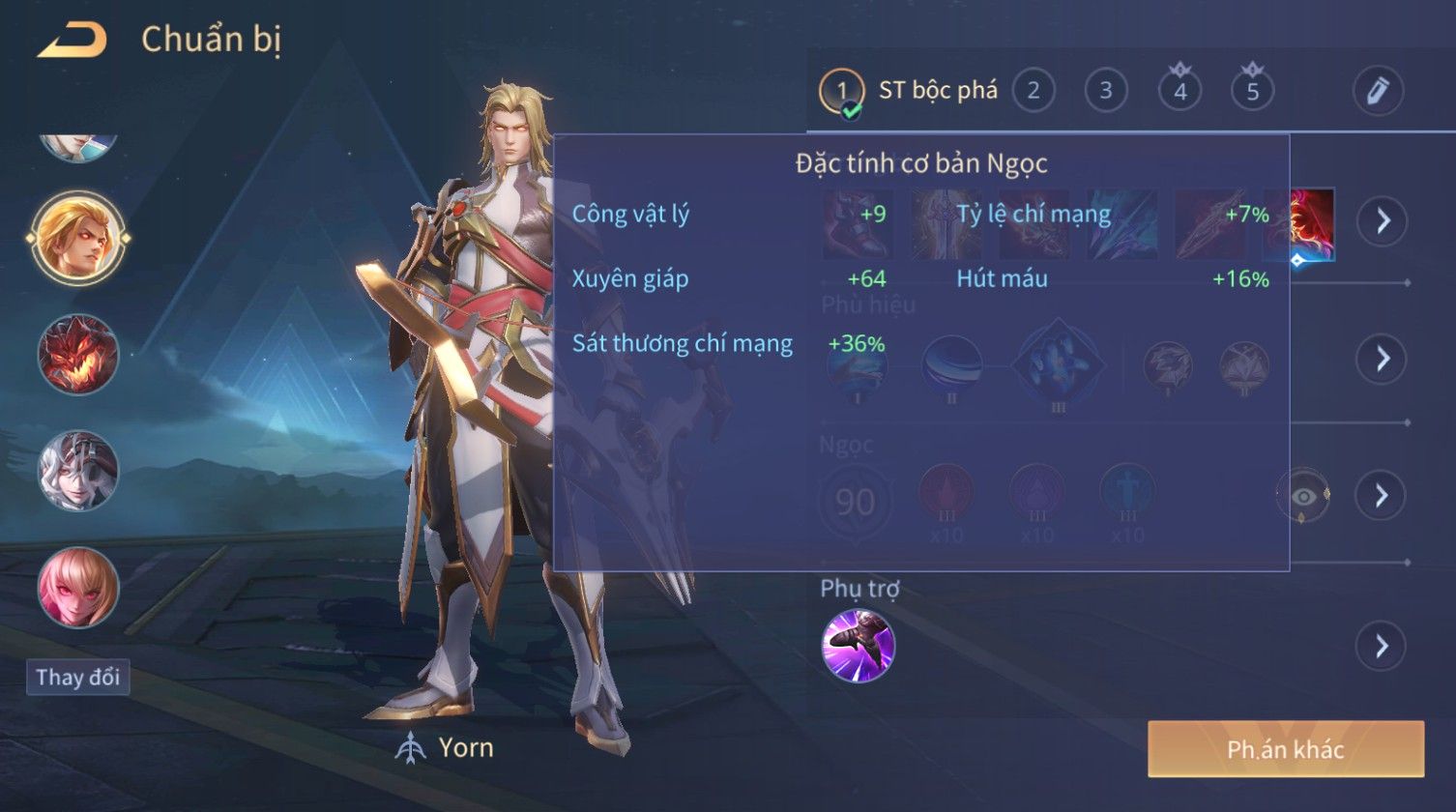Screen dimensions: 1456x812
Task: Toggle the Ngọc stats eye icon
Action: [x=1302, y=496]
